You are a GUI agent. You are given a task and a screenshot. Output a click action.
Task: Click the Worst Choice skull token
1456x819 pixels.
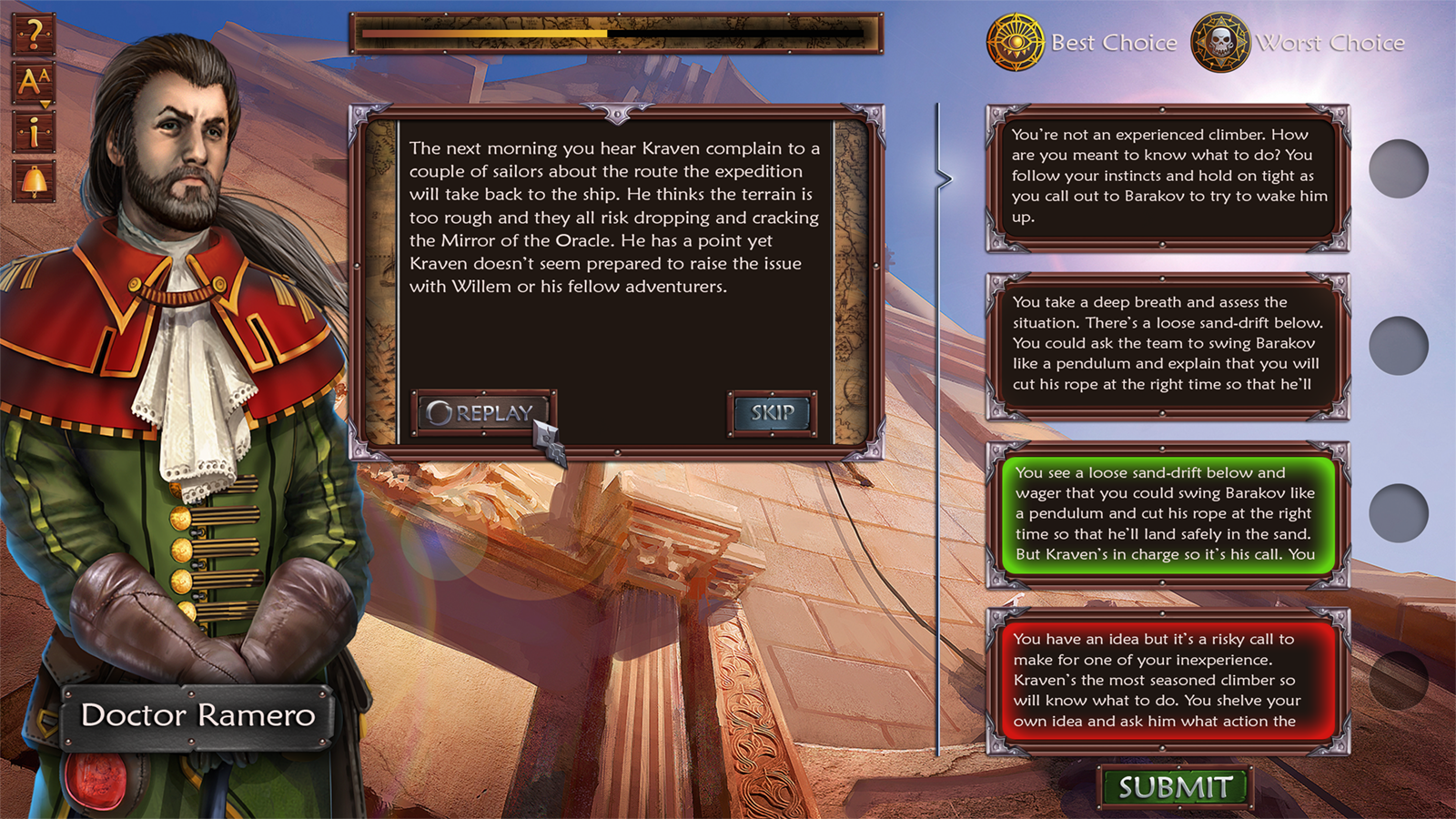pos(1220,43)
